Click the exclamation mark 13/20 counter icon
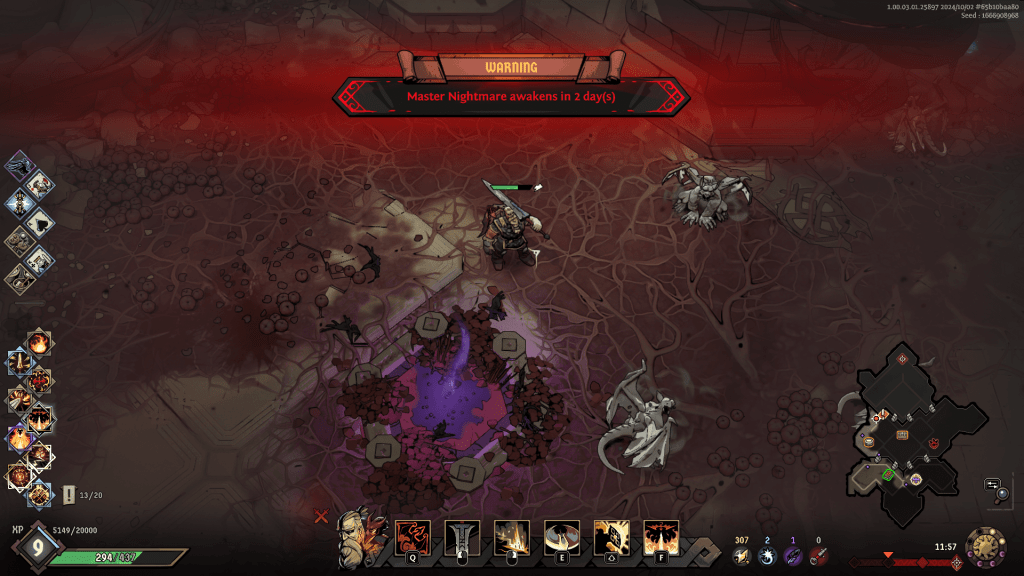This screenshot has height=576, width=1024. [x=68, y=494]
